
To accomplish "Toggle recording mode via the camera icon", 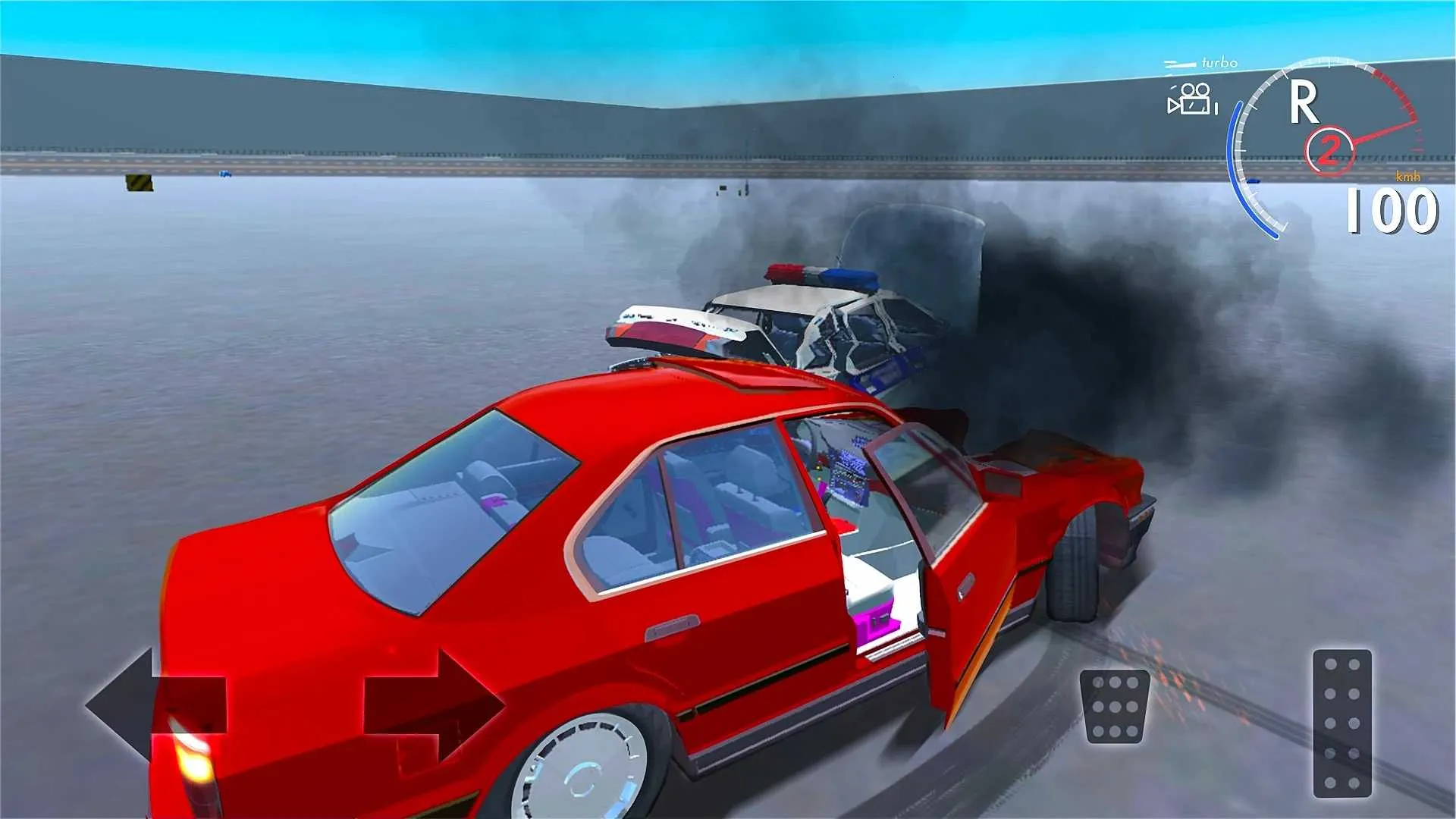I will coord(1192,99).
